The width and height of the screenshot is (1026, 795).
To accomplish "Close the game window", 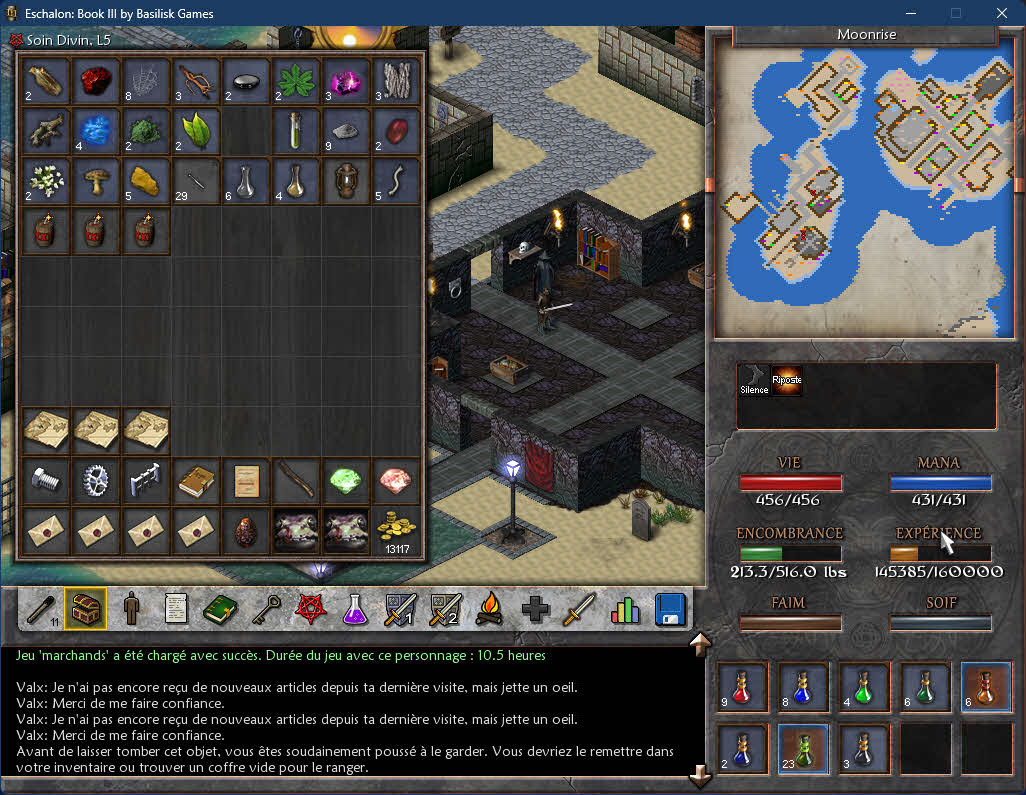I will coord(1002,13).
